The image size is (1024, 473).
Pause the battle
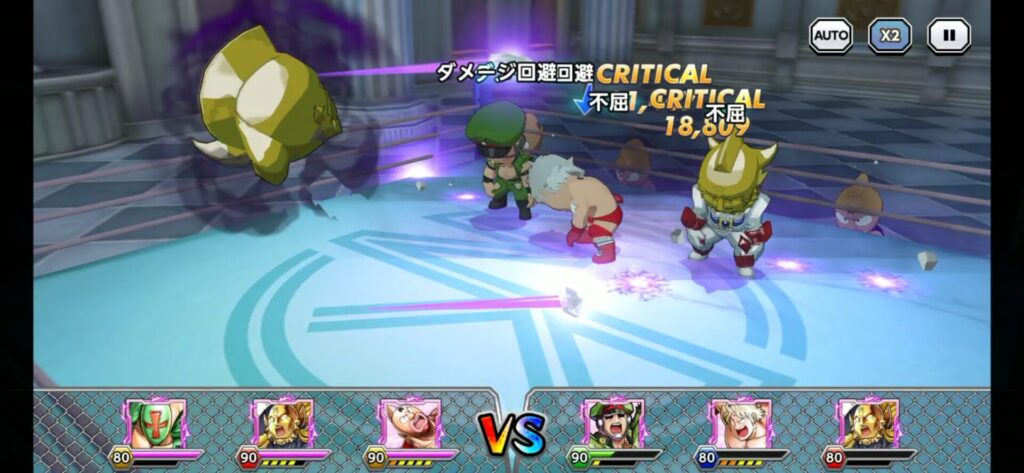[x=948, y=36]
